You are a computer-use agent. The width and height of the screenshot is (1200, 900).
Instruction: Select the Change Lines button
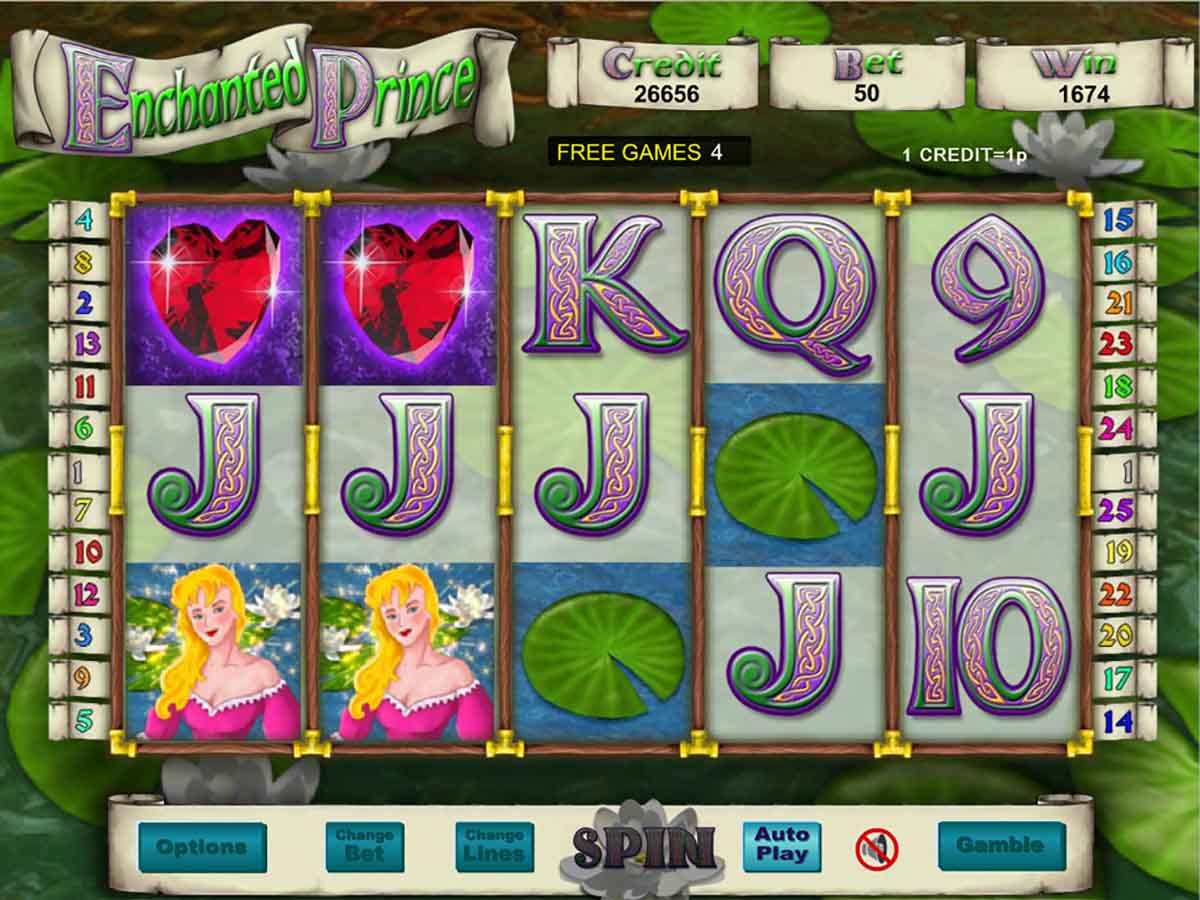point(494,847)
